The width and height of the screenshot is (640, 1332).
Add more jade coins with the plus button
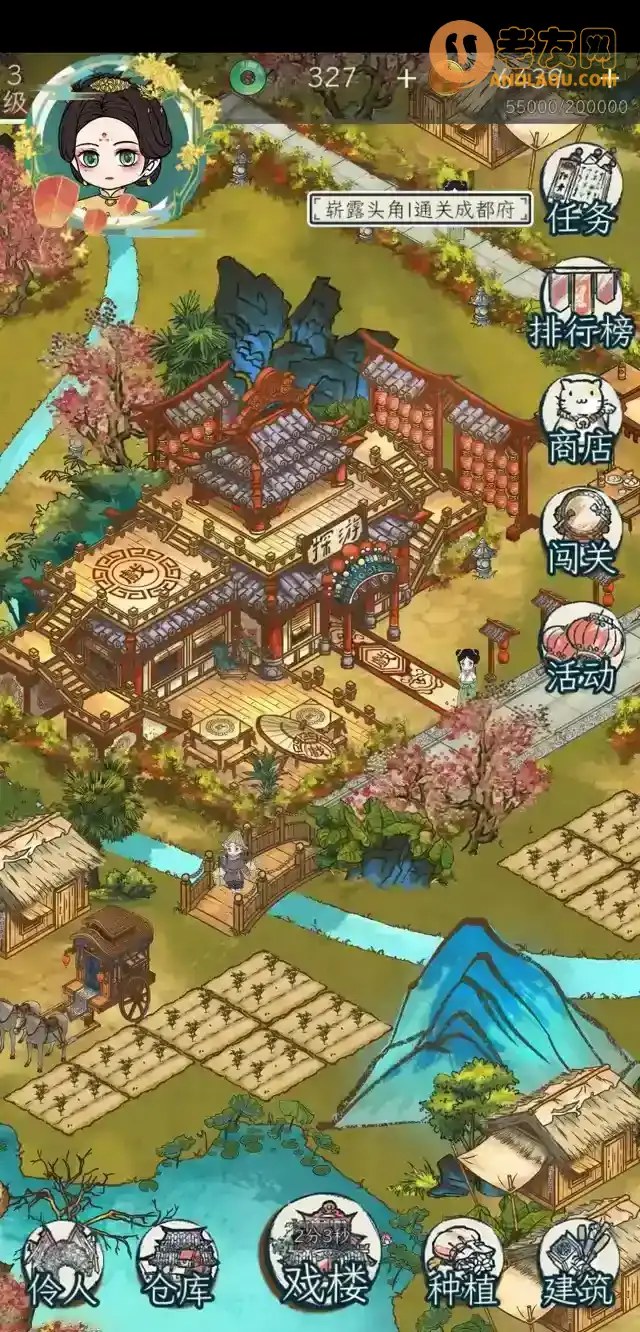406,78
